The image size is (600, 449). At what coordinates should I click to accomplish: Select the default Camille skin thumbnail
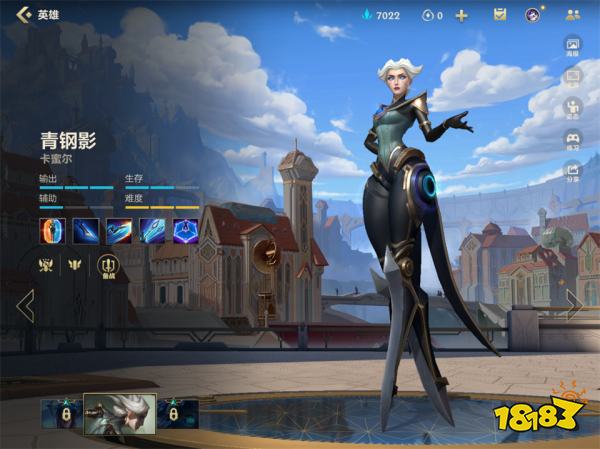(119, 412)
